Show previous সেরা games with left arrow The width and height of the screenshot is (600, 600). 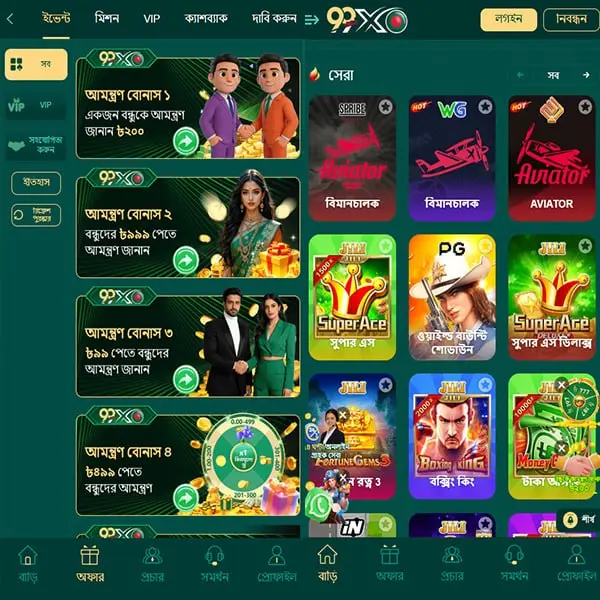coord(521,75)
